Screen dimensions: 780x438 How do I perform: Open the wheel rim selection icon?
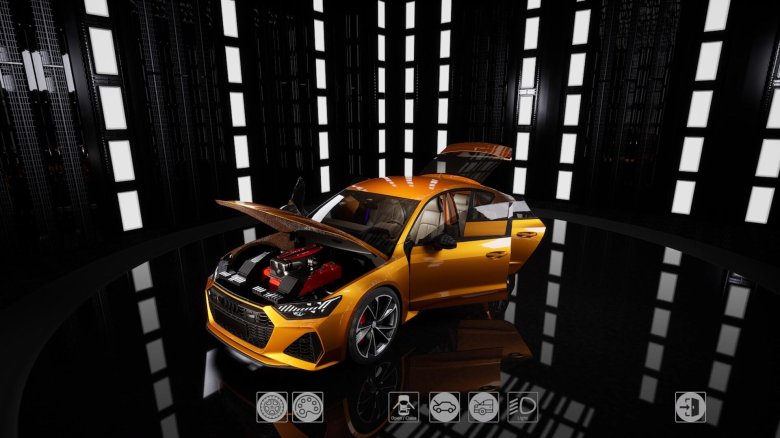pyautogui.click(x=271, y=407)
